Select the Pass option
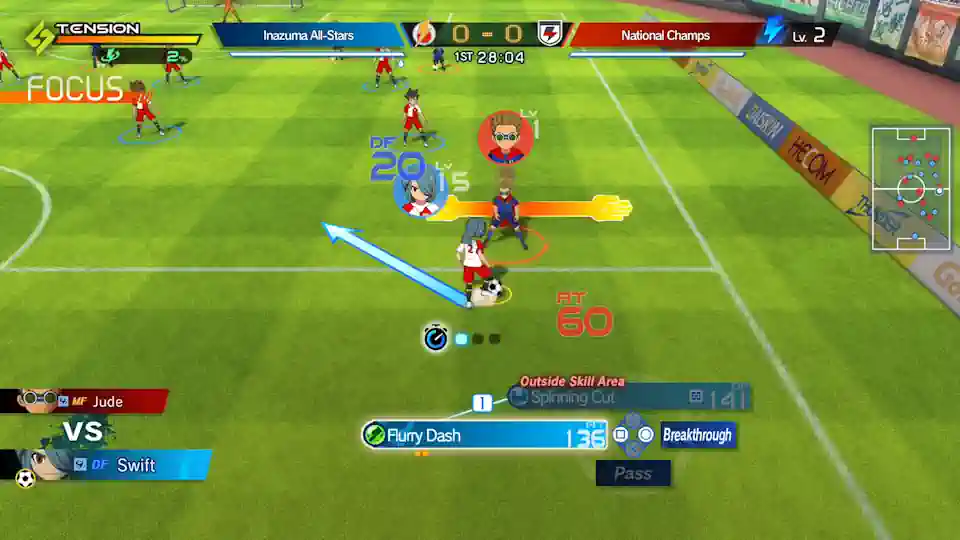The height and width of the screenshot is (540, 960). (x=632, y=473)
